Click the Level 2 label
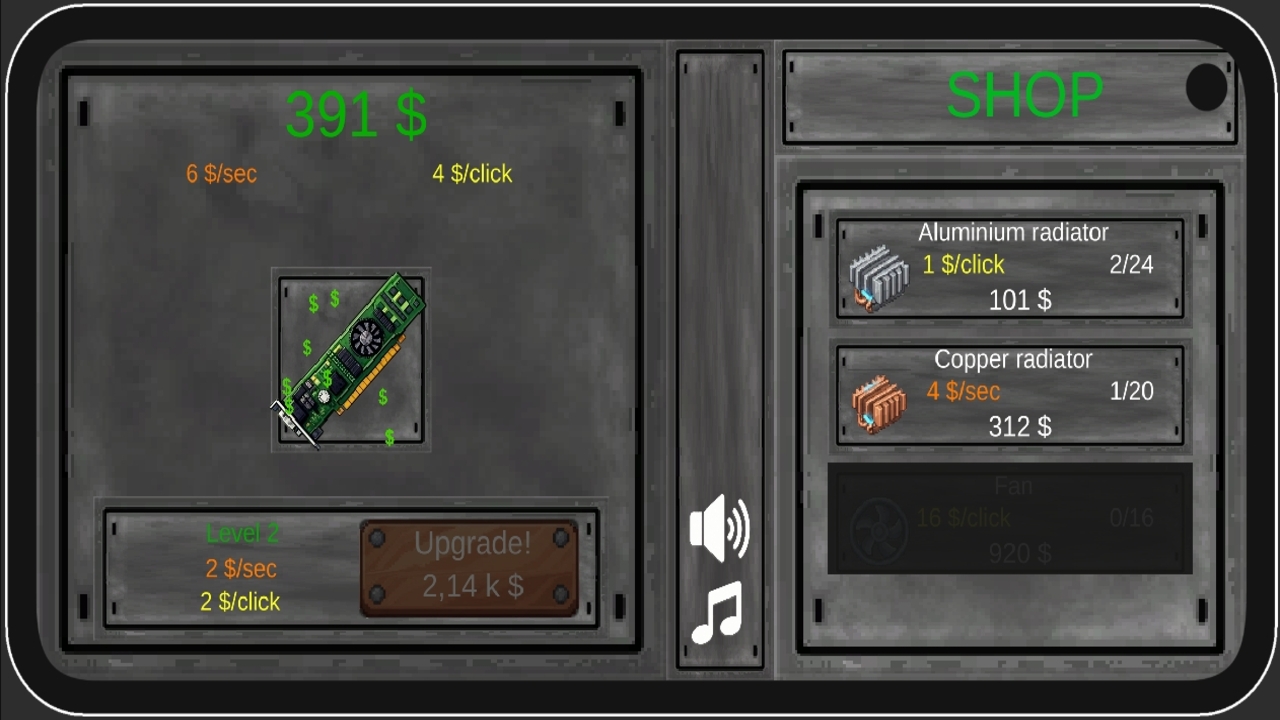 (x=242, y=533)
